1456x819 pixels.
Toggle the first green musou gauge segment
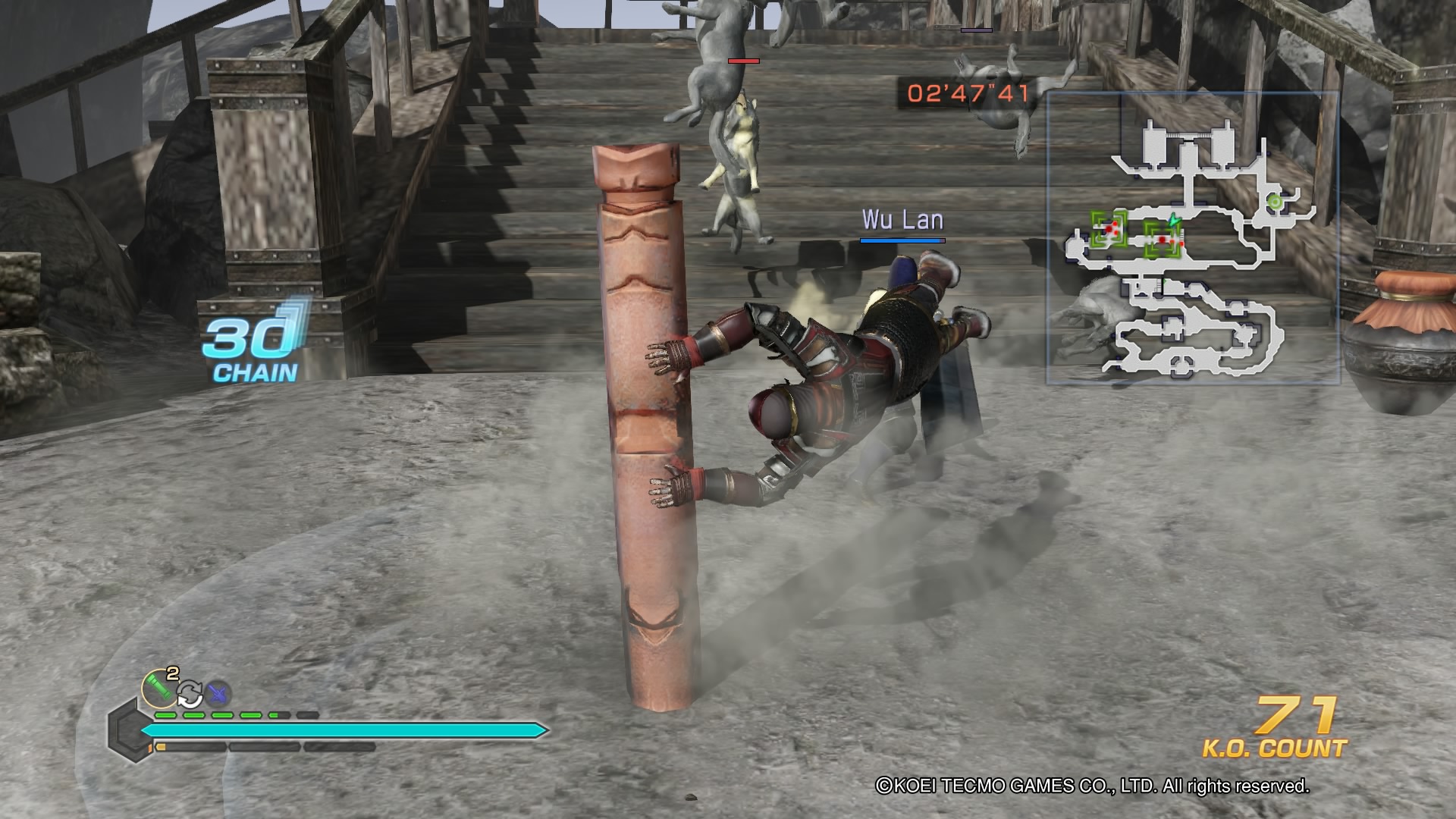165,715
